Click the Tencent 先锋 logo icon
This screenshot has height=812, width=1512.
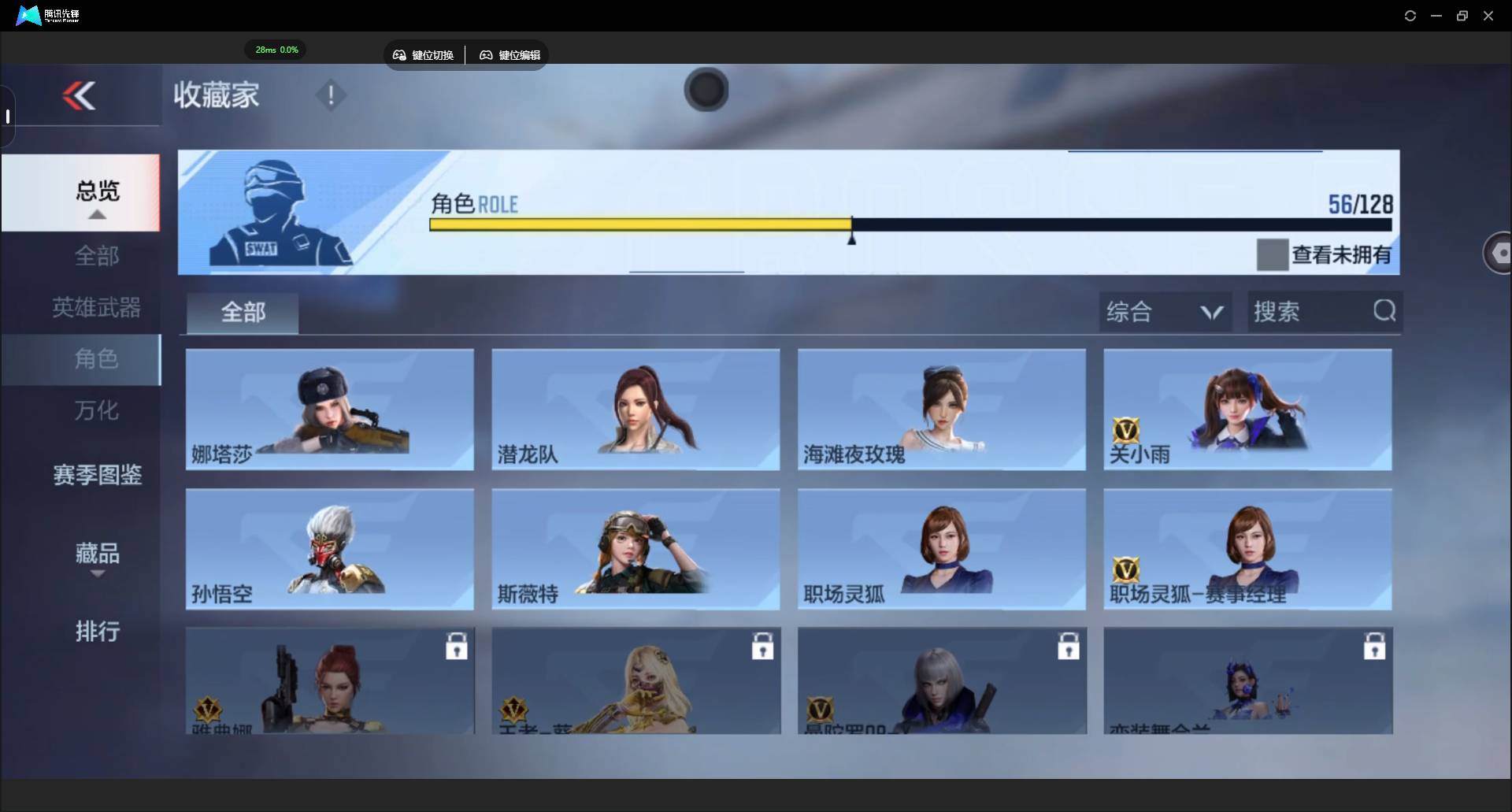point(28,15)
